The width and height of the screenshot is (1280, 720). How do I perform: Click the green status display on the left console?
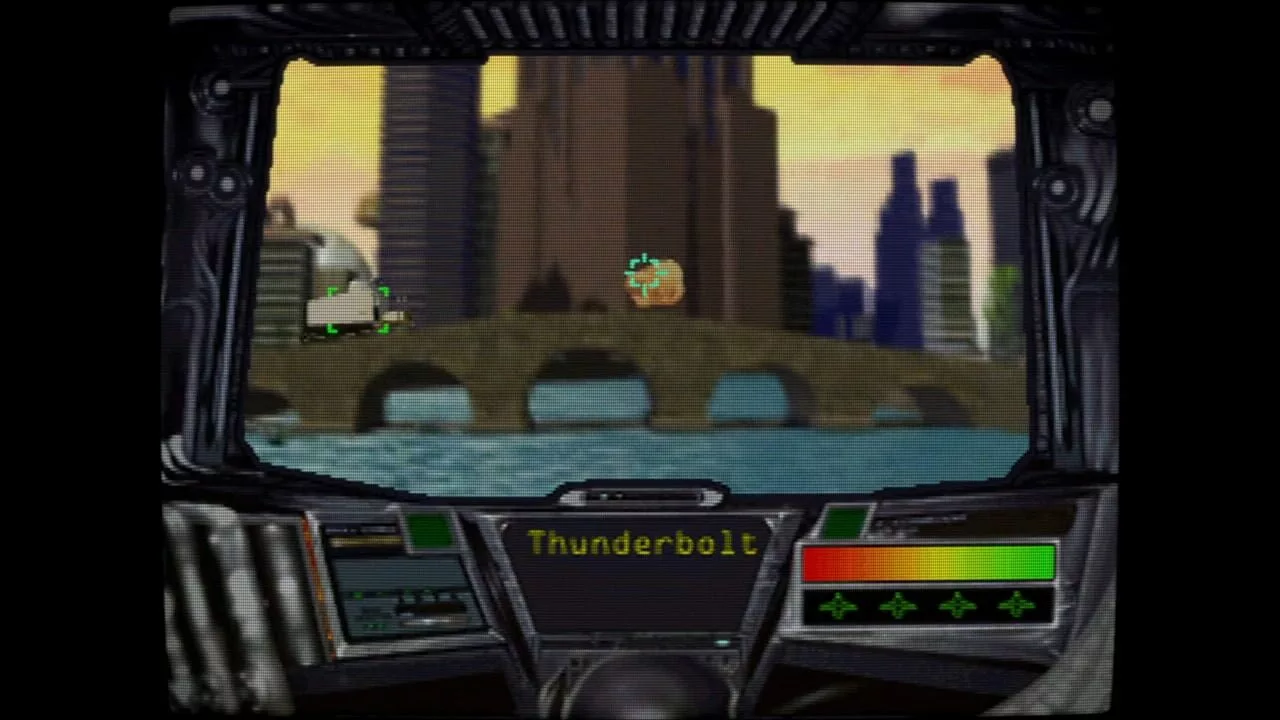[x=428, y=529]
